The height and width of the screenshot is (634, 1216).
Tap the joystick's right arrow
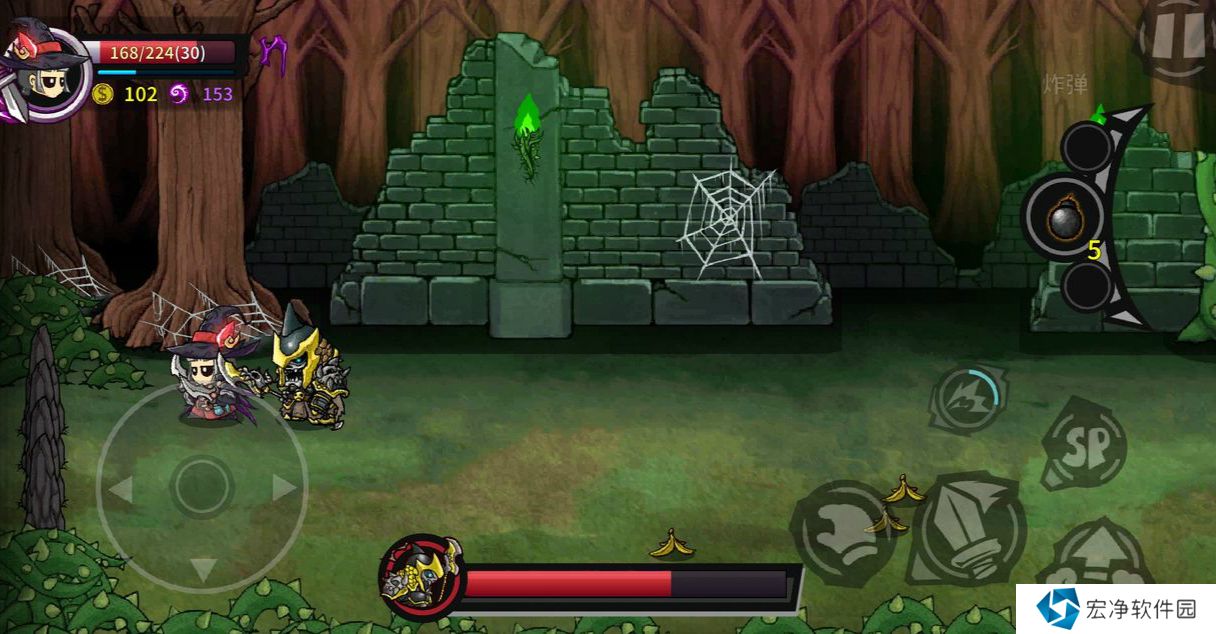click(x=284, y=488)
